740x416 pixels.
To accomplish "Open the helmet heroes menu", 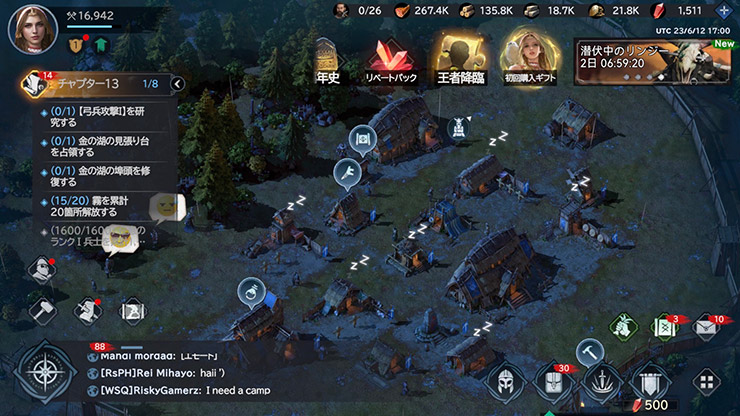I will coord(504,383).
